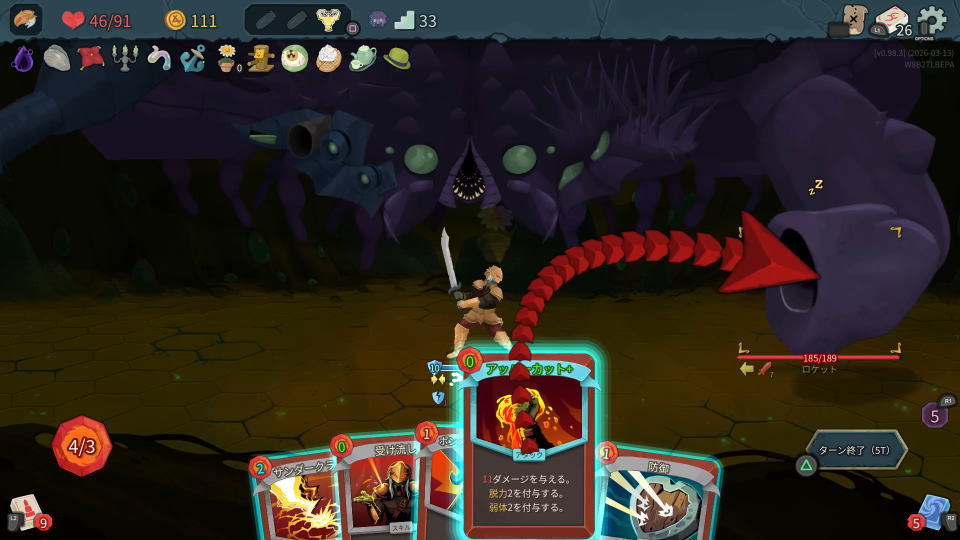Inspect the green bowler hat relic

[396, 58]
